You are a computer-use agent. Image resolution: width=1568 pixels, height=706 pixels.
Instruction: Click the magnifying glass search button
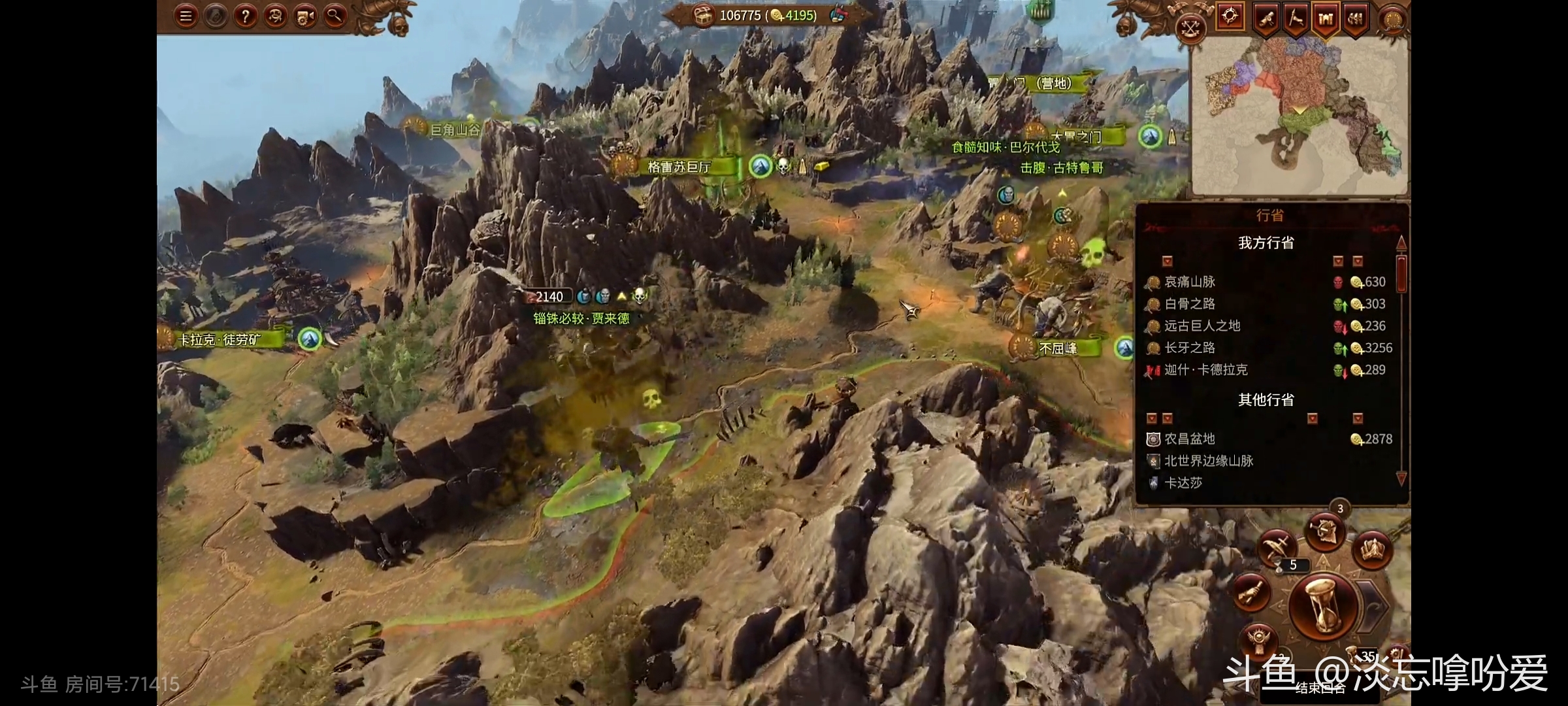(x=335, y=16)
